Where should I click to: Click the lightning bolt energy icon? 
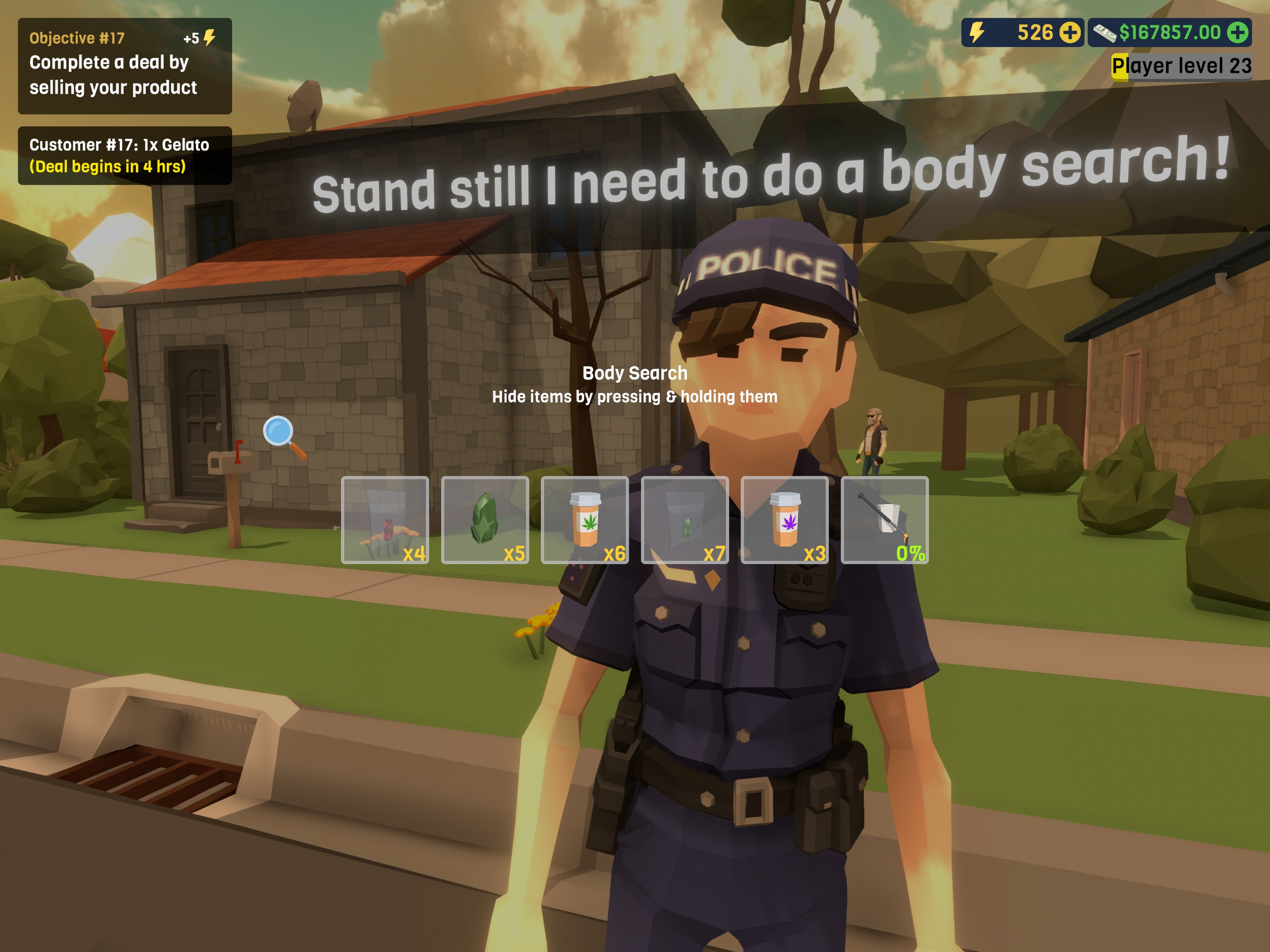pyautogui.click(x=976, y=33)
